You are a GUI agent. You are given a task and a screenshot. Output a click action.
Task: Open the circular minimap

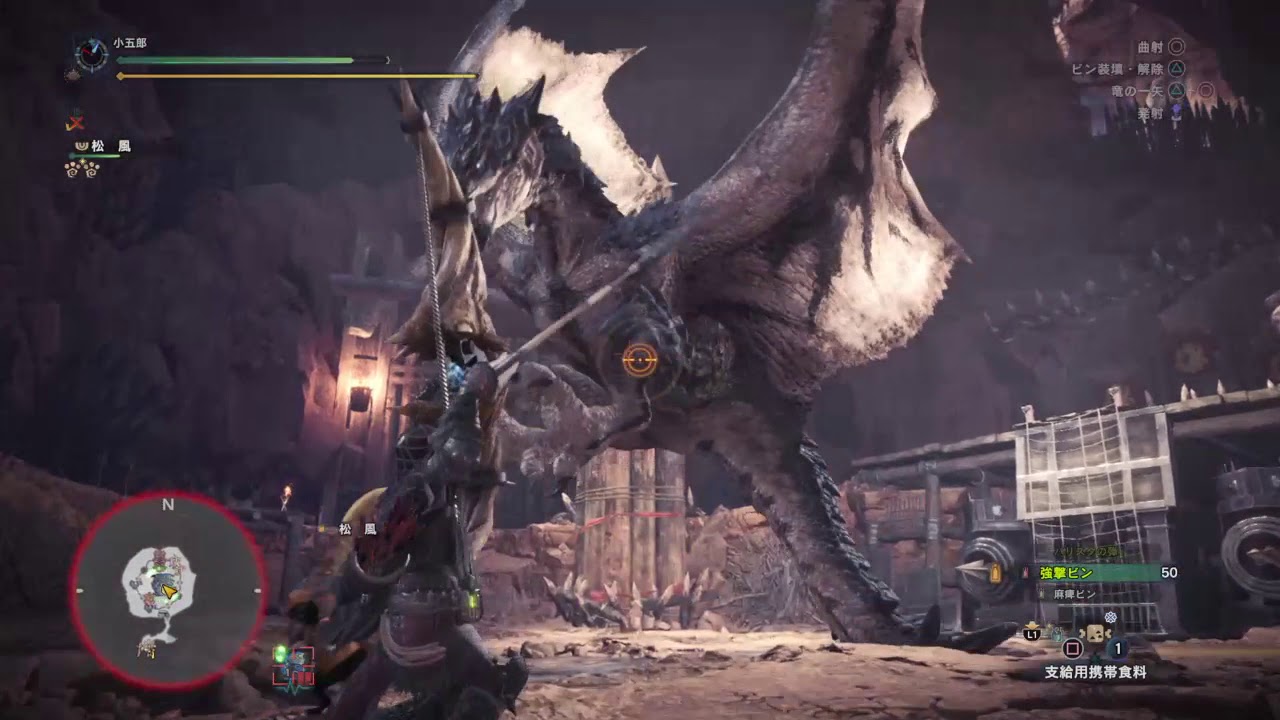coord(167,591)
